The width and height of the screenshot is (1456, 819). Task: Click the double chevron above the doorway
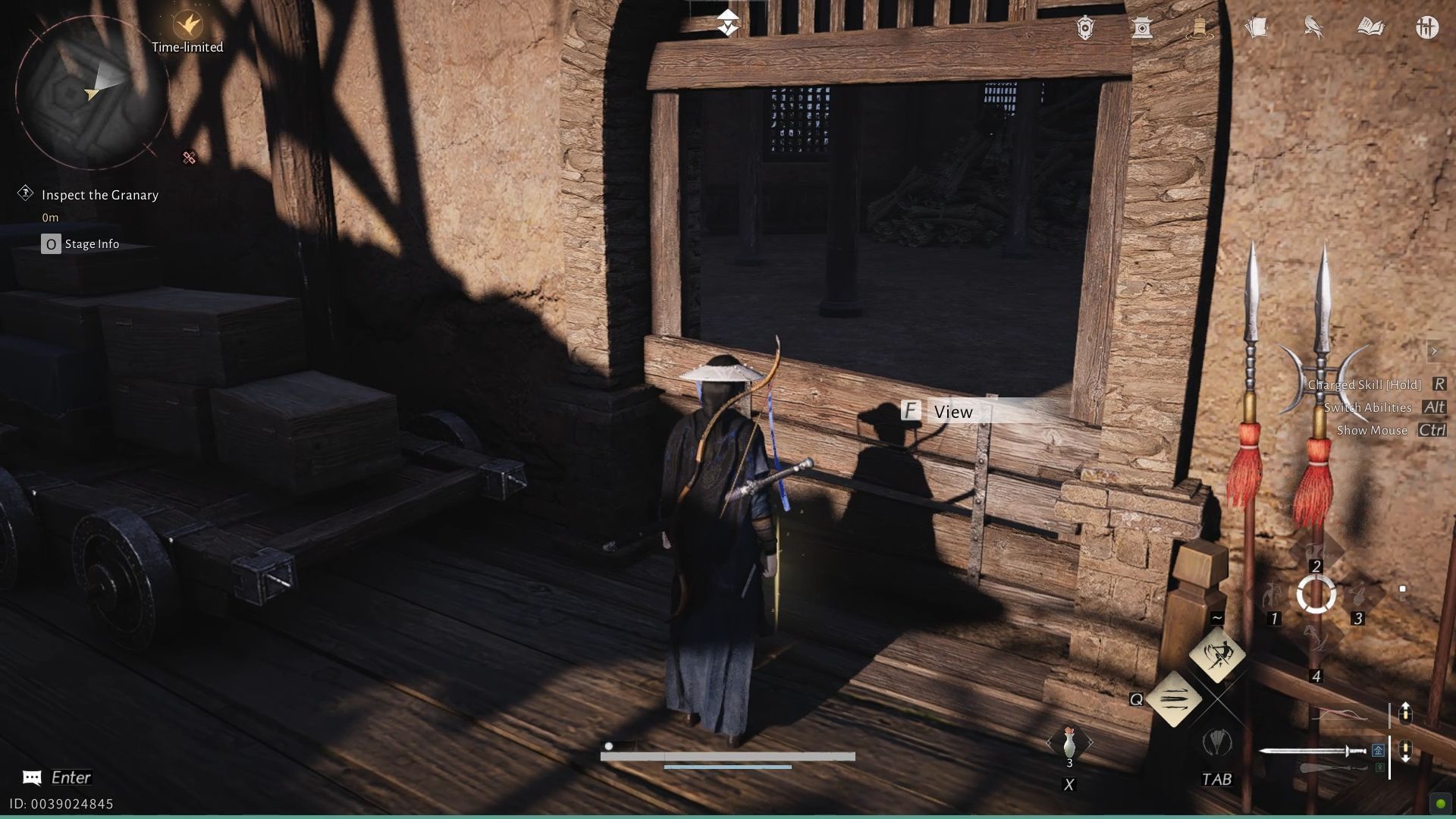(728, 20)
